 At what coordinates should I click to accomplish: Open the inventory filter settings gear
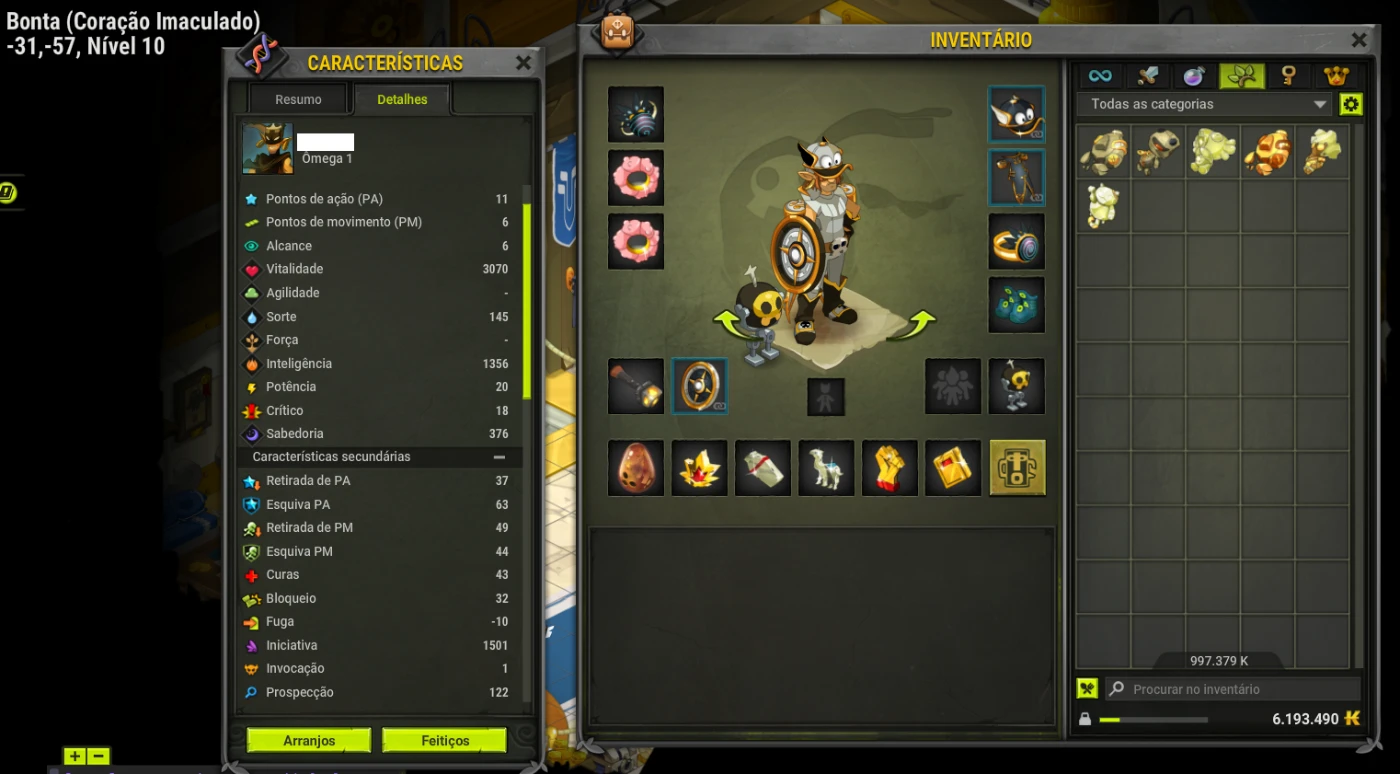(1351, 103)
